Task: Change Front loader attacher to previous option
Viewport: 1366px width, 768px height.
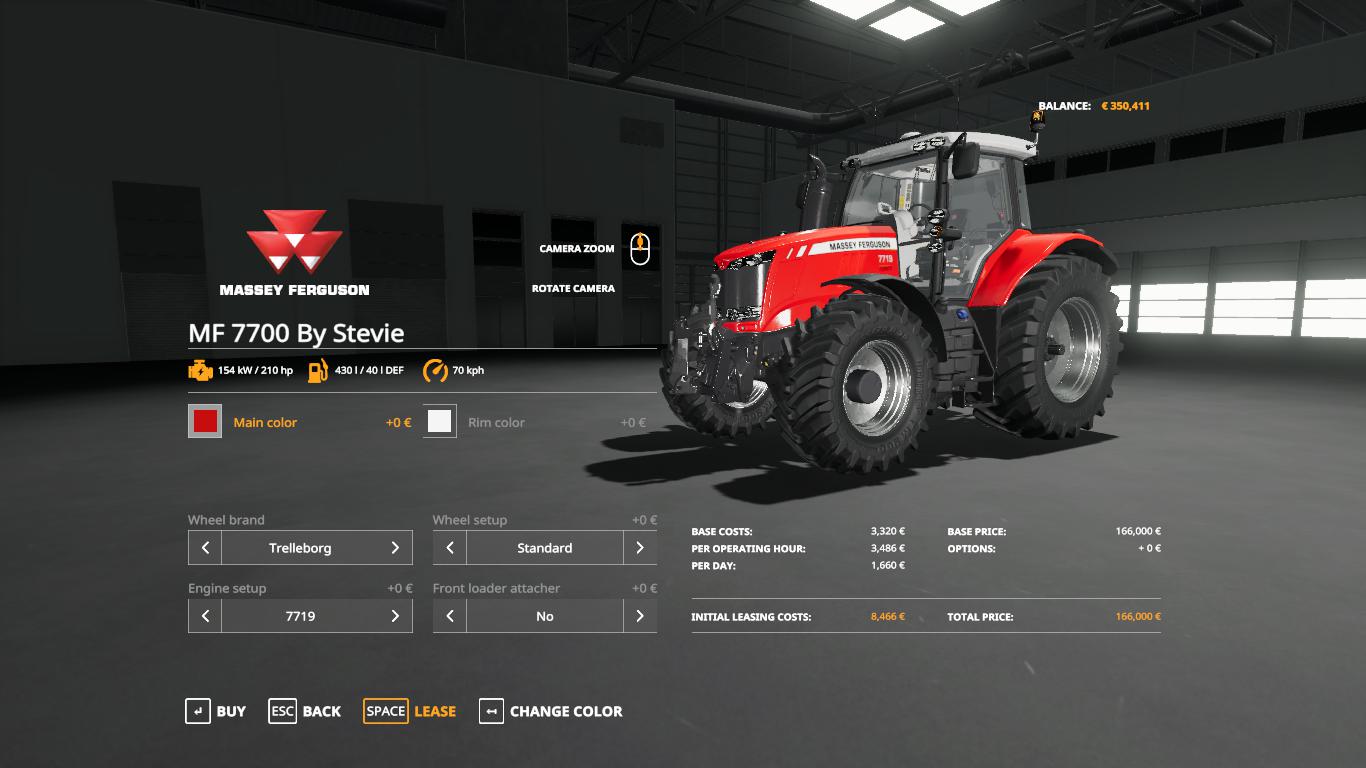Action: pos(450,616)
